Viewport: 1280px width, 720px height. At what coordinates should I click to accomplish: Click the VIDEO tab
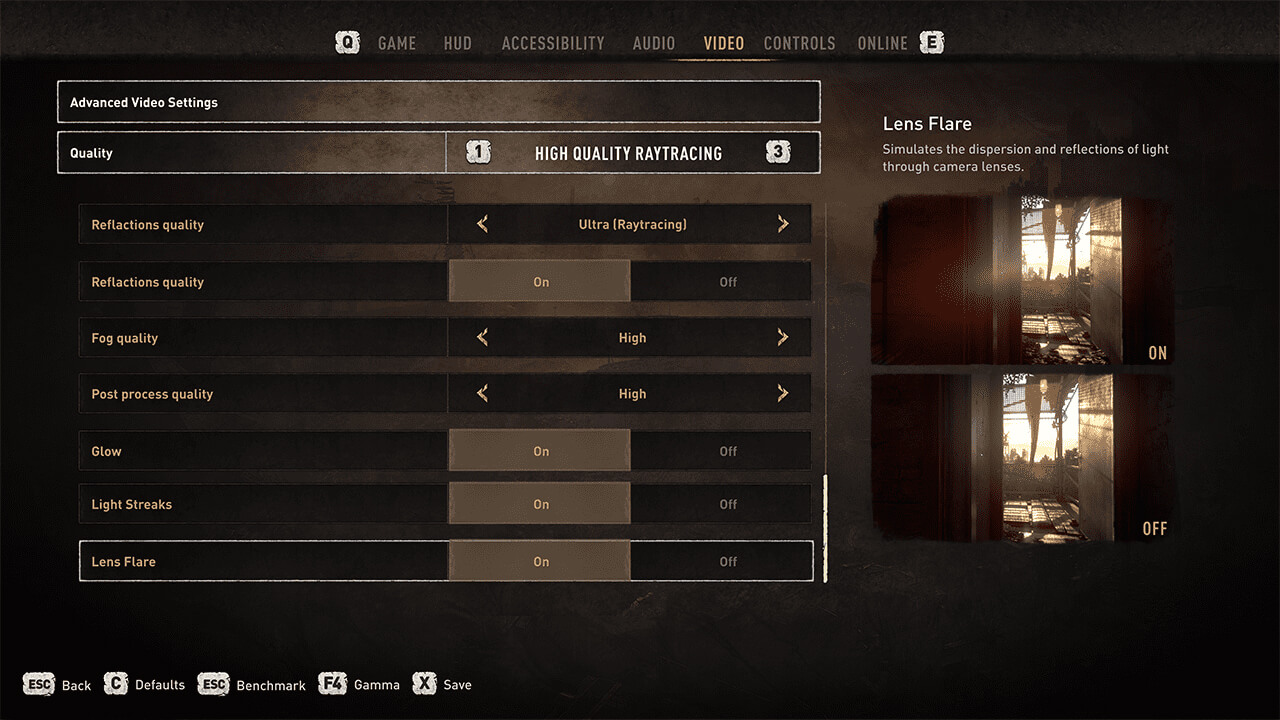pos(723,43)
